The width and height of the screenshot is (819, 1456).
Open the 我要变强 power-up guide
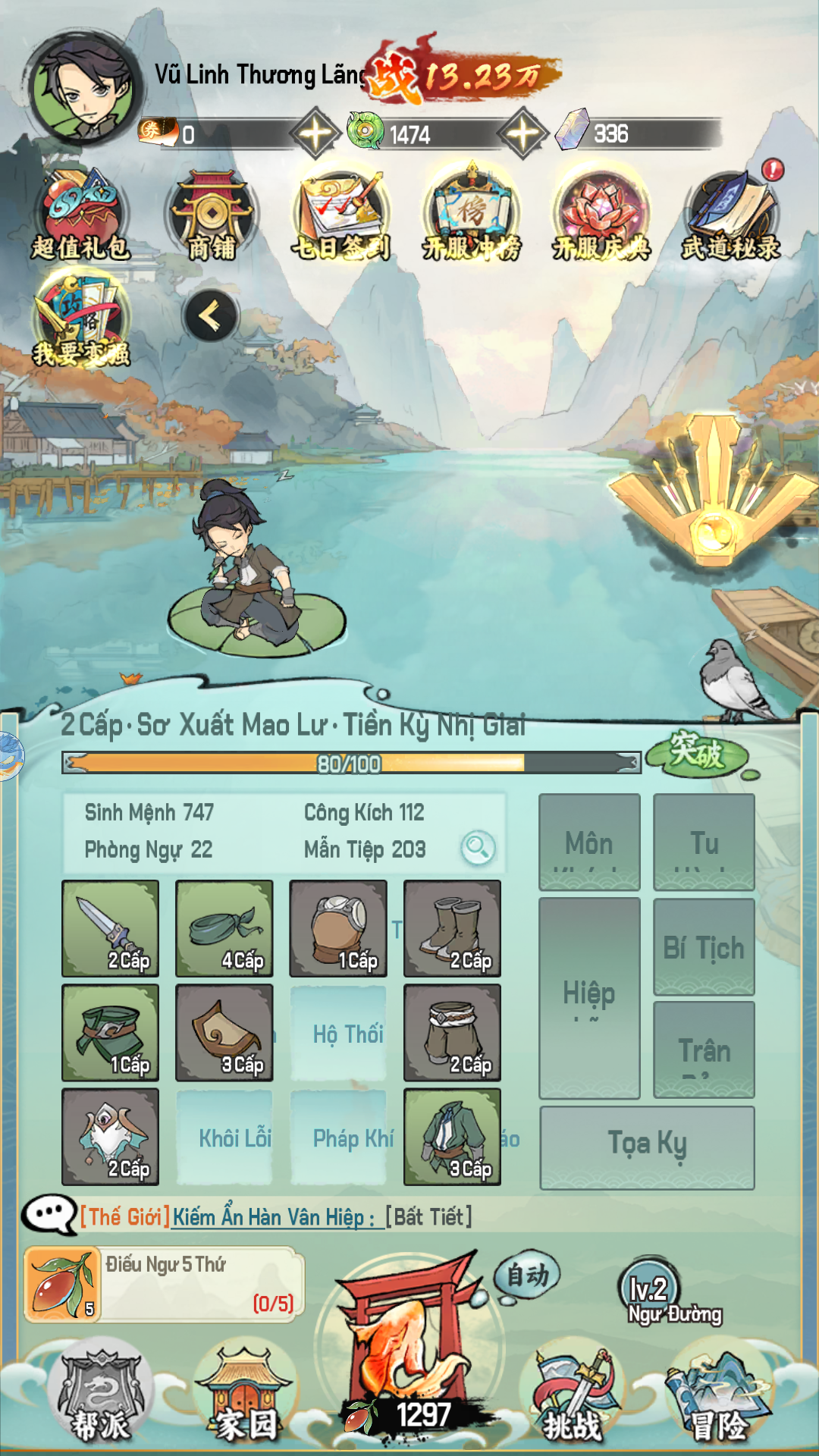click(x=80, y=320)
